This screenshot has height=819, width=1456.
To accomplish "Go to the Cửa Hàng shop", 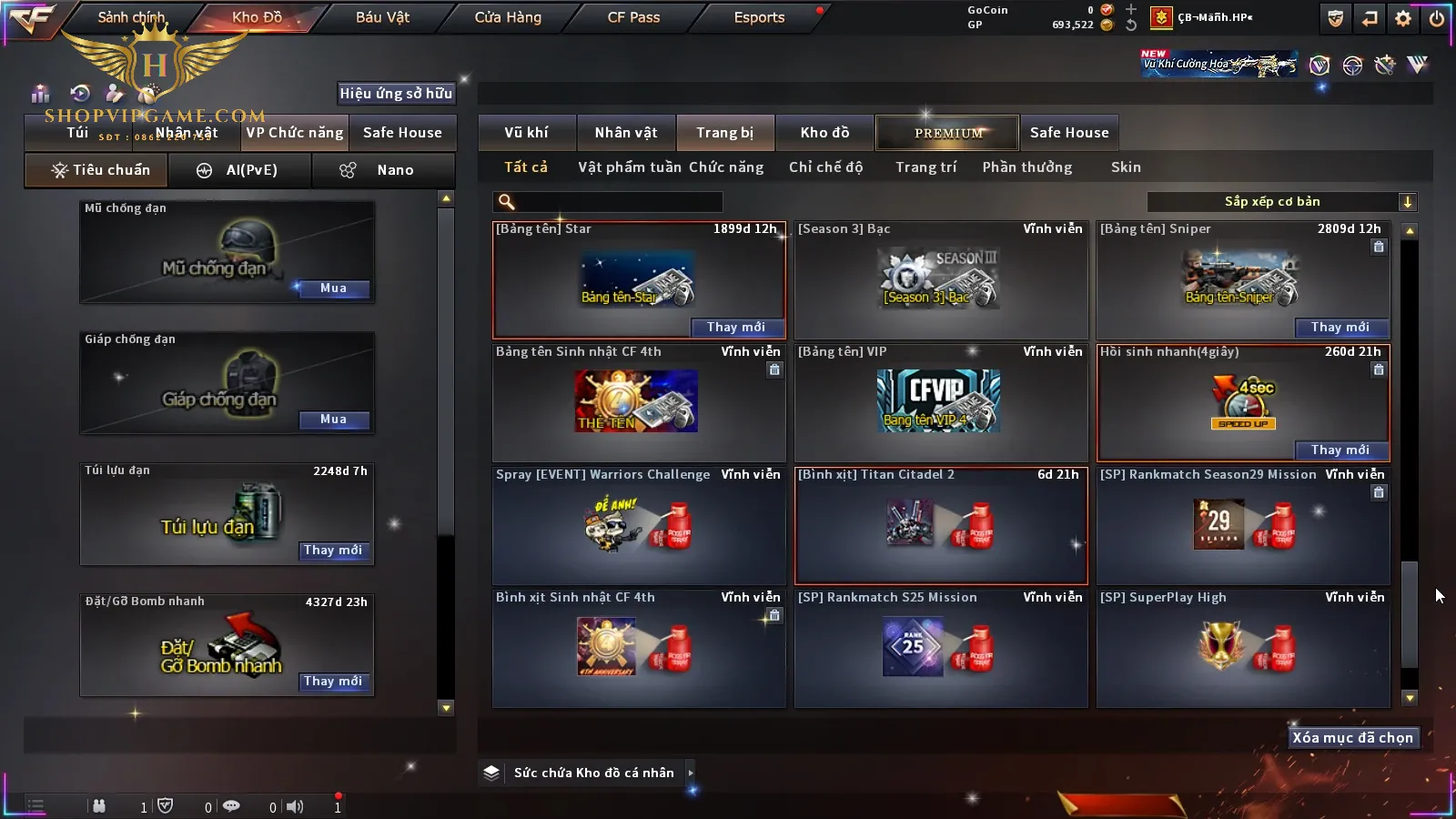I will tap(508, 17).
